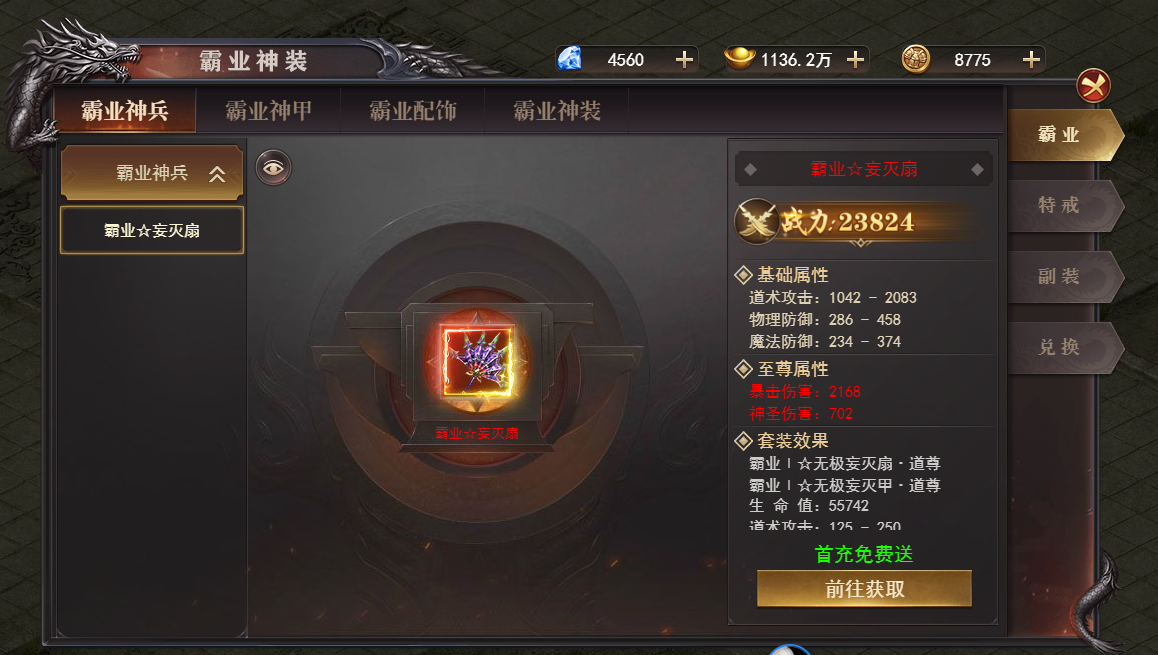The width and height of the screenshot is (1158, 655).
Task: Add copper coins with the plus button
Action: tap(1031, 60)
